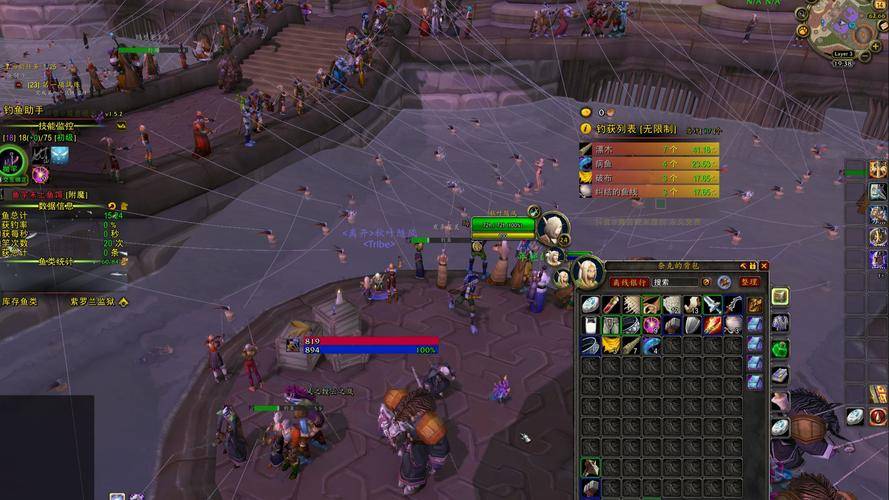Select the pink orb item in the bag
889x500 pixels.
point(651,325)
